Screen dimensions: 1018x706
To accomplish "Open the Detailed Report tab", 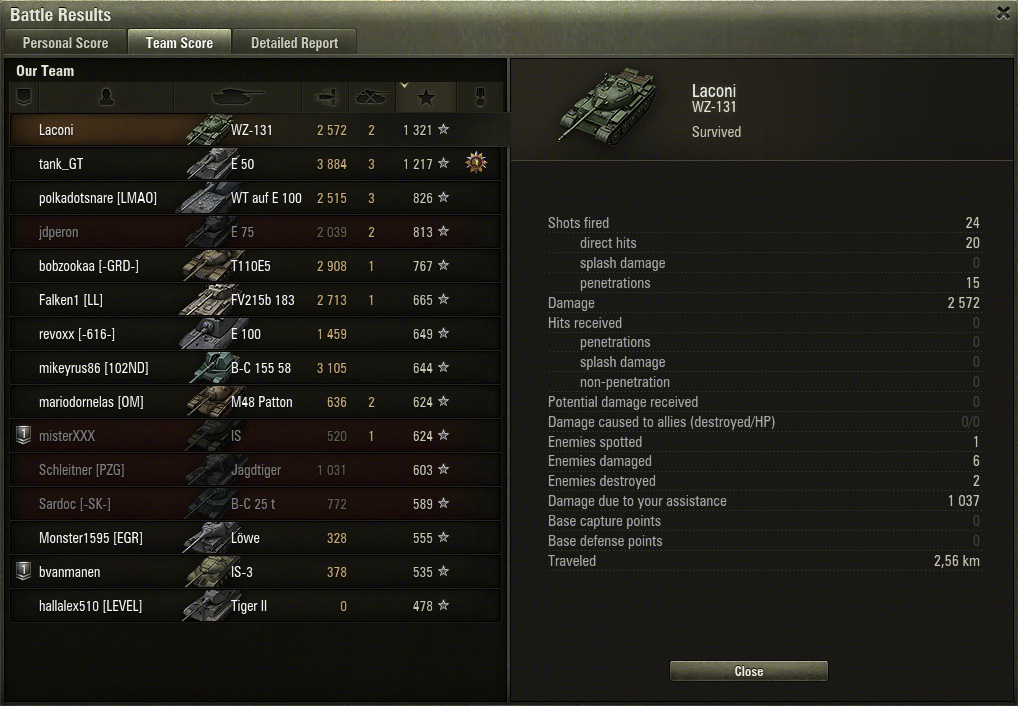I will click(294, 42).
